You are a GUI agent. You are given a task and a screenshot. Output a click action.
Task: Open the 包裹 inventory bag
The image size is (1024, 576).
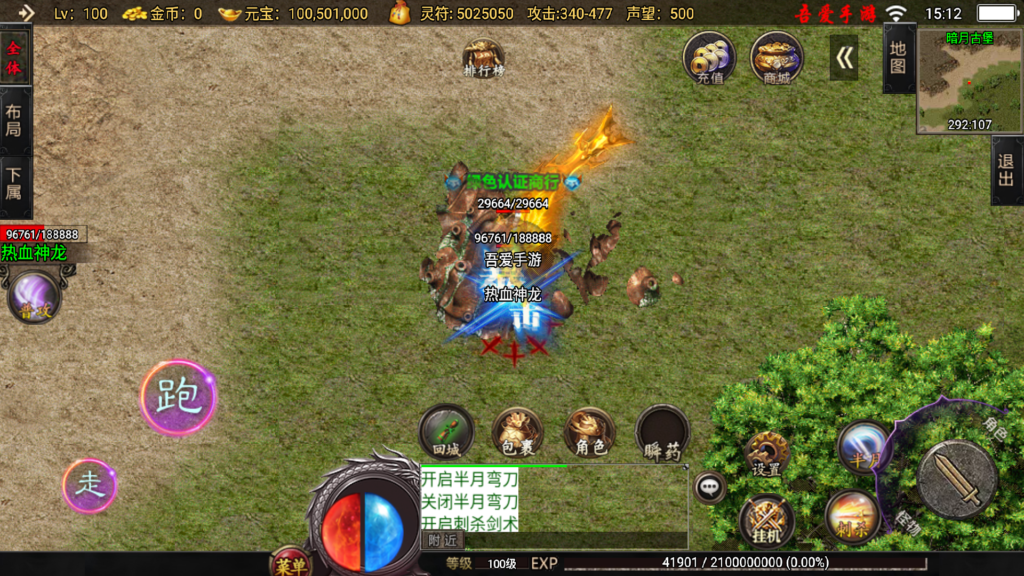click(x=517, y=431)
